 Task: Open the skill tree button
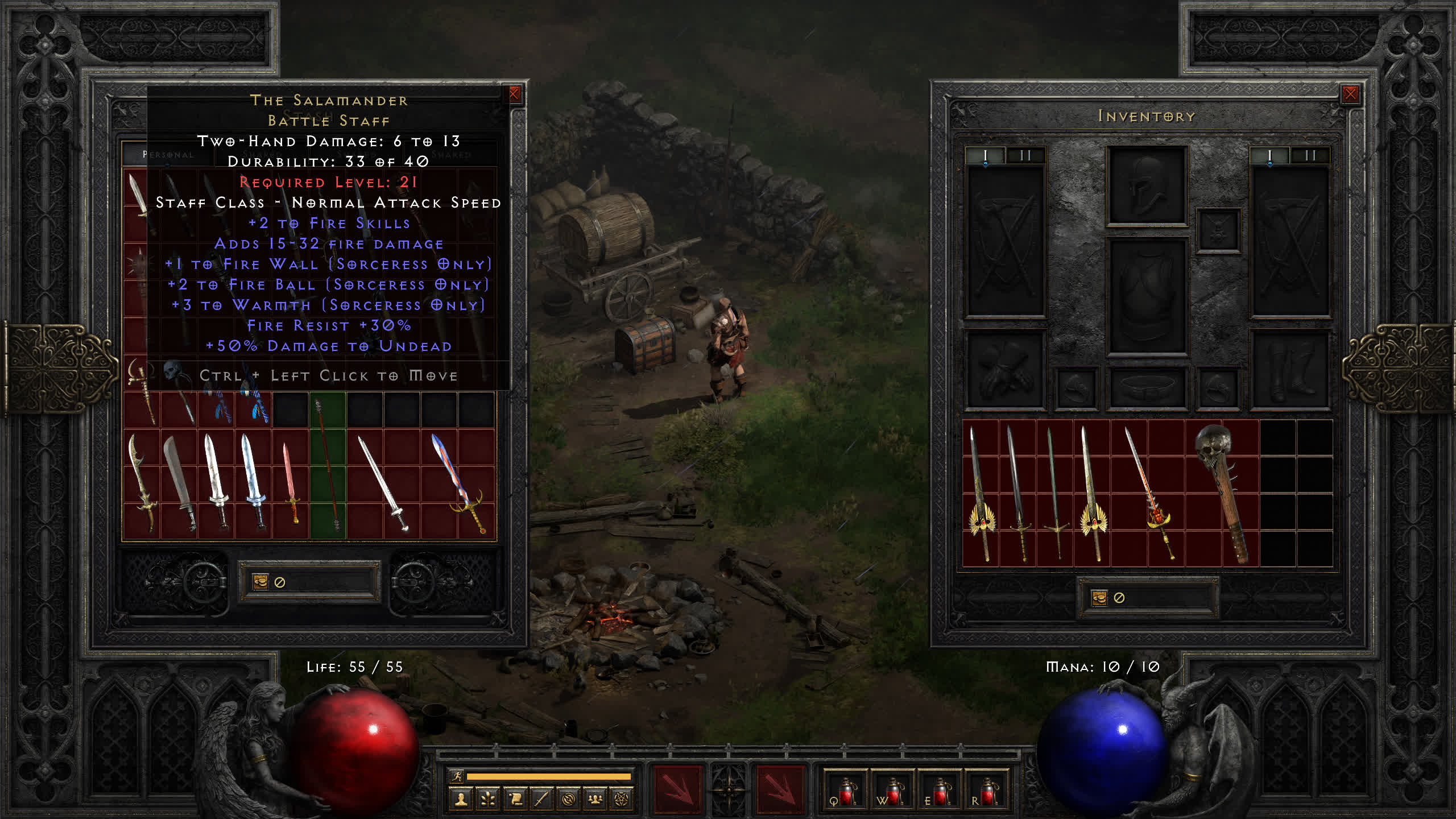pos(487,800)
